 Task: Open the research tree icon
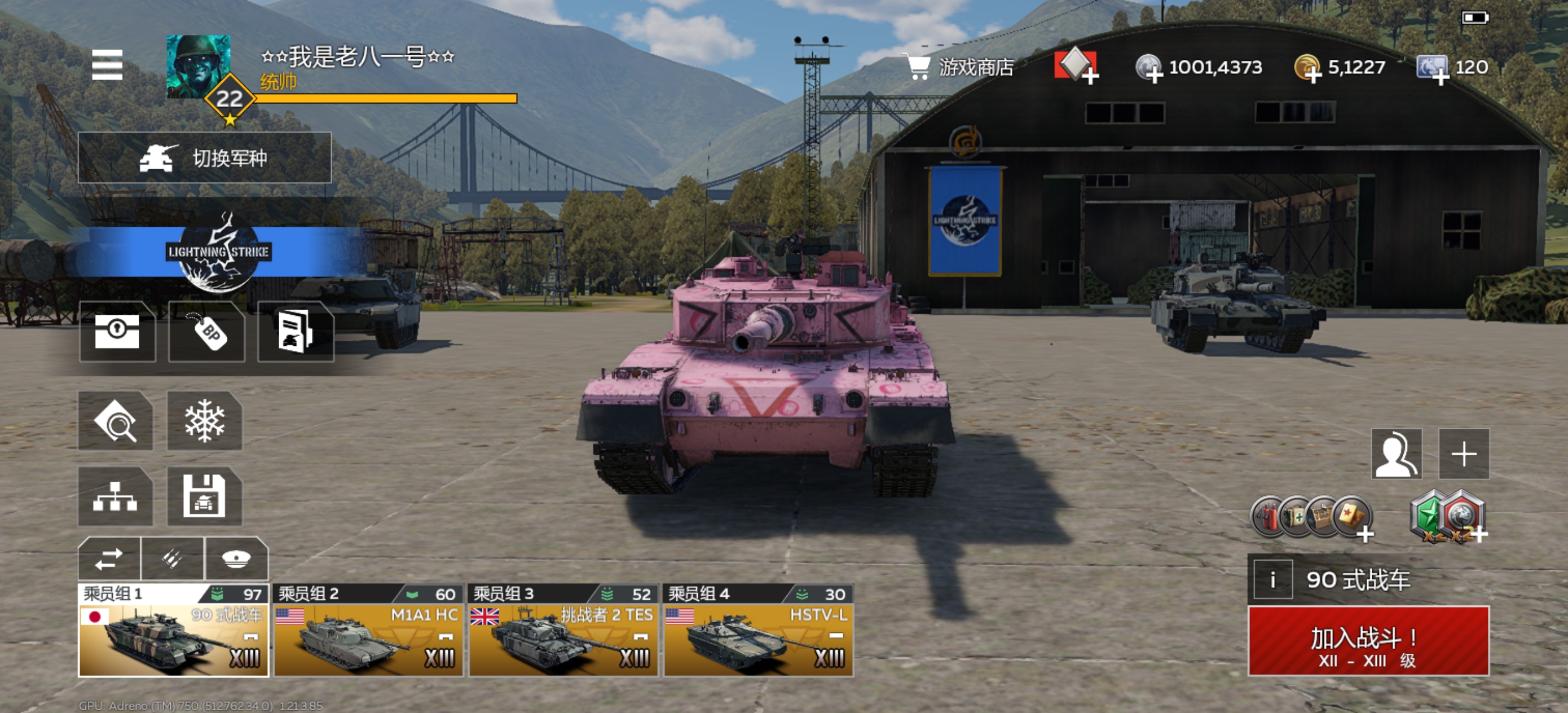(x=115, y=496)
